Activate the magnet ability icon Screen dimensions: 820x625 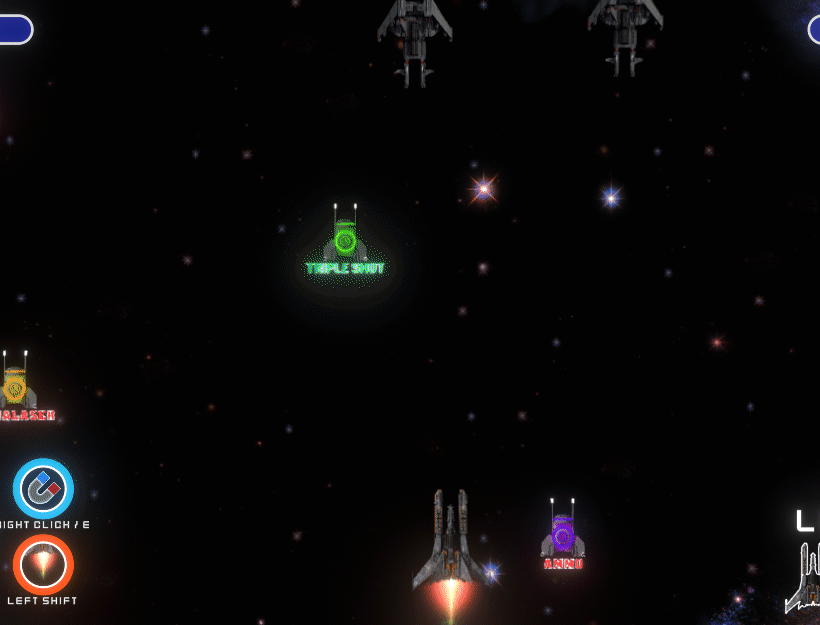click(x=43, y=488)
